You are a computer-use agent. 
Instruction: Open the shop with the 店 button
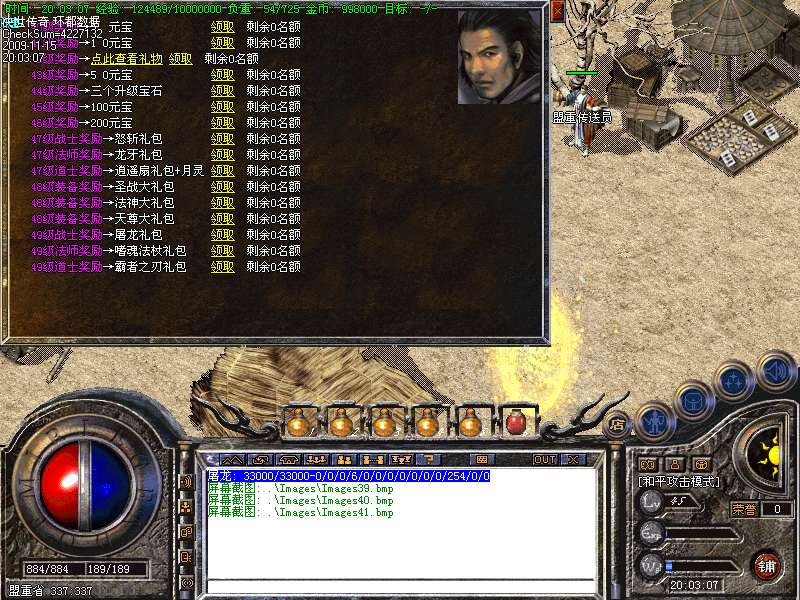618,421
